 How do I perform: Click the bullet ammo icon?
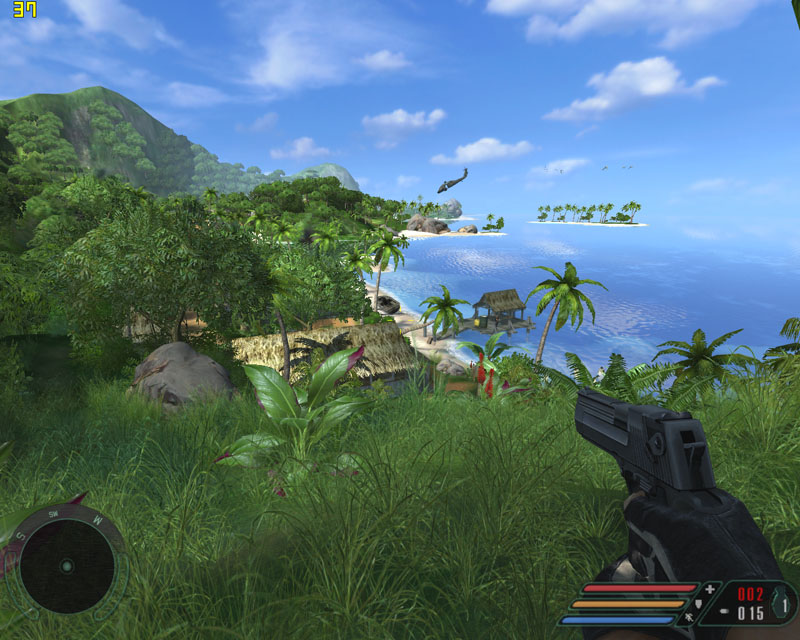pyautogui.click(x=724, y=612)
